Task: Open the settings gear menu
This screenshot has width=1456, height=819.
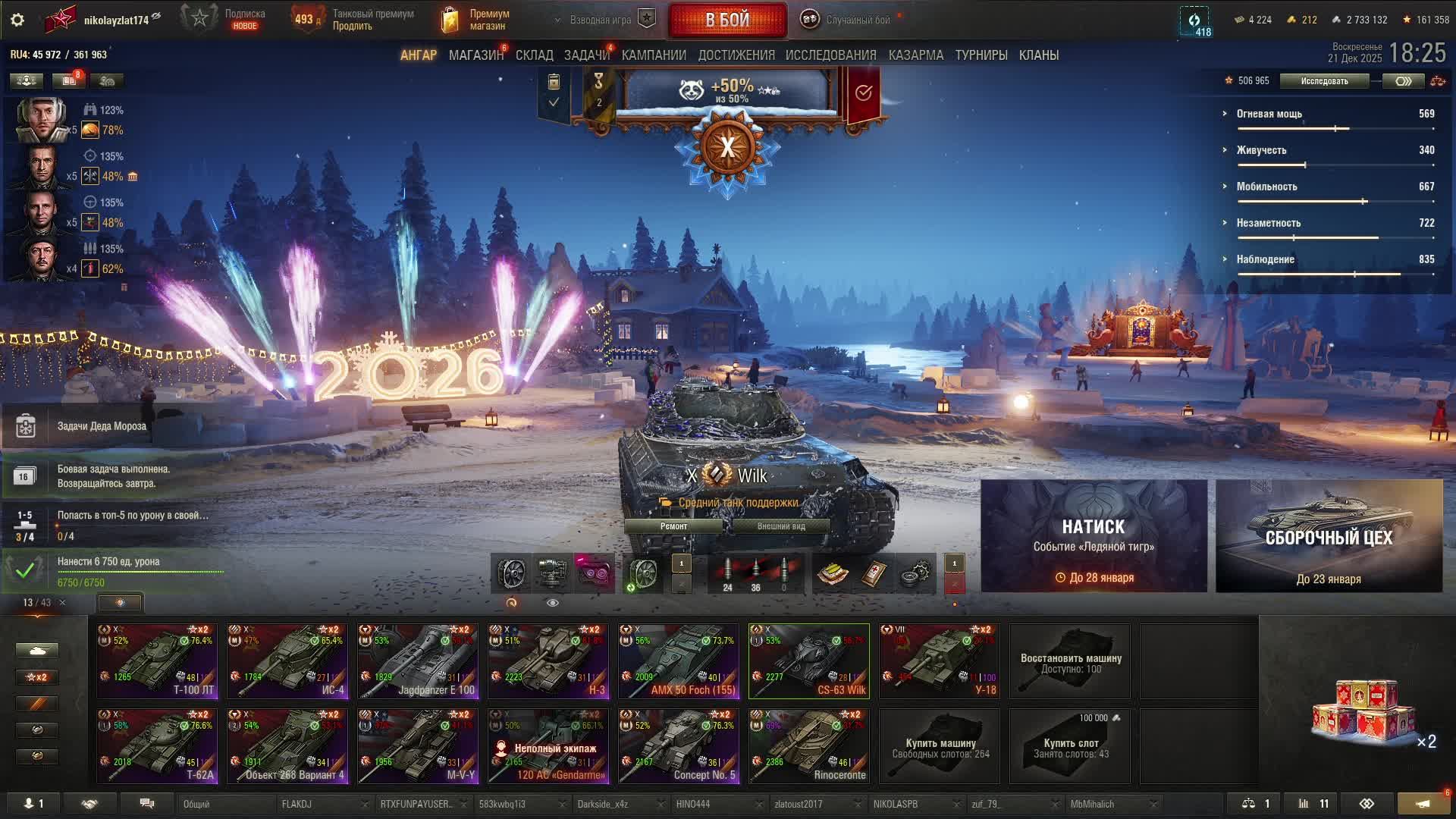Action: 17,20
